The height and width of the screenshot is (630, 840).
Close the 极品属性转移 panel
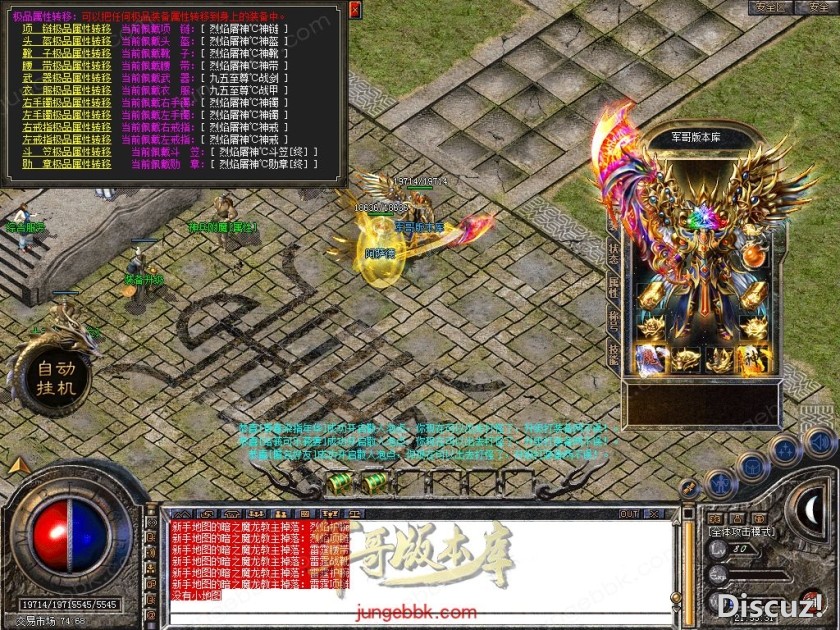355,8
